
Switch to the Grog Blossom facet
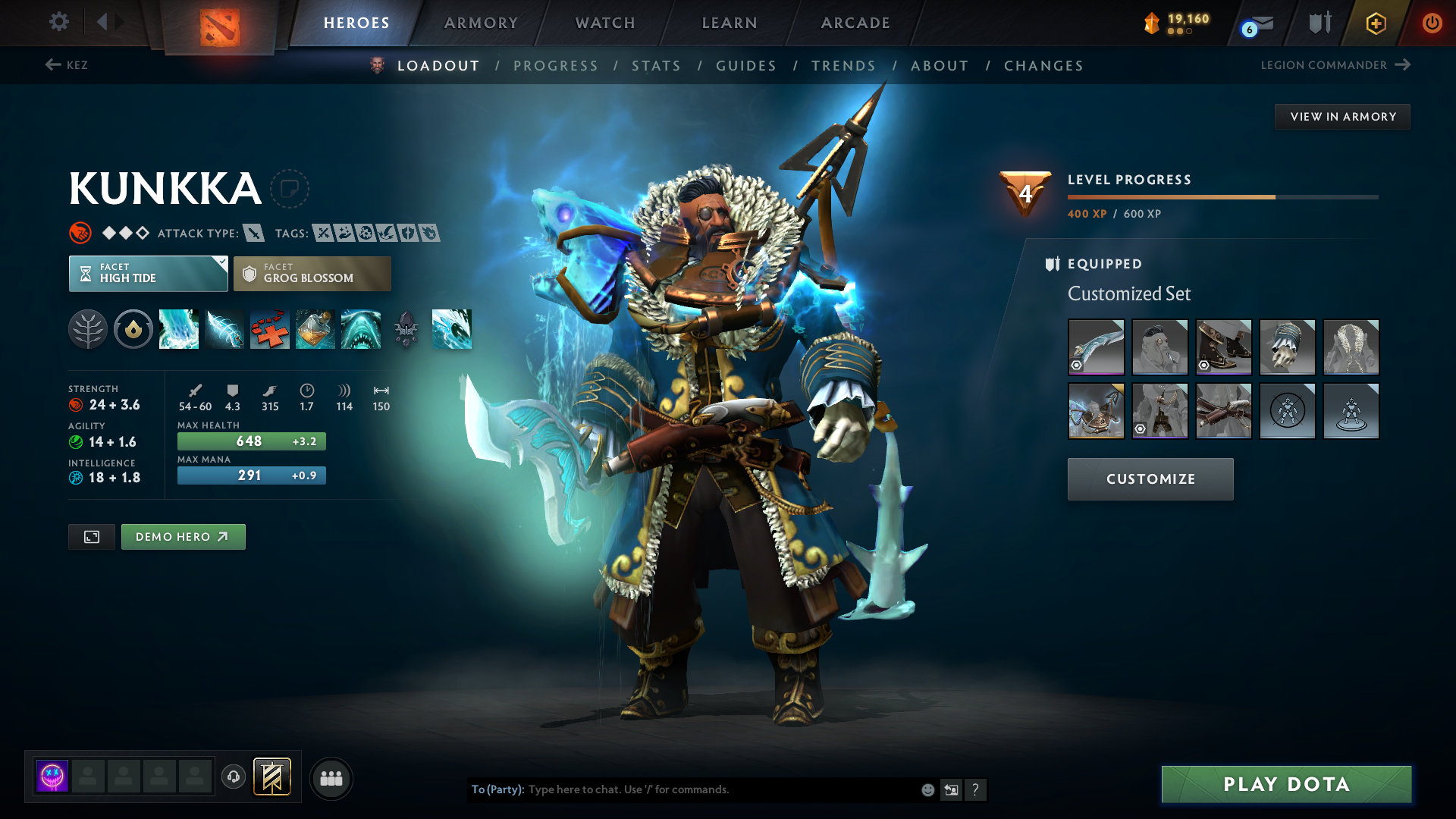pos(312,273)
